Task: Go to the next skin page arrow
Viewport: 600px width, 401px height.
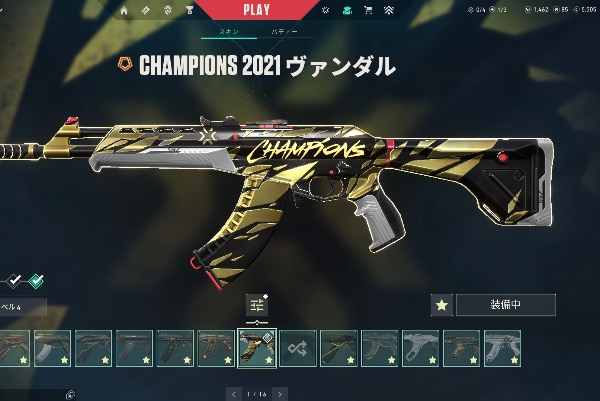Action: pos(281,393)
